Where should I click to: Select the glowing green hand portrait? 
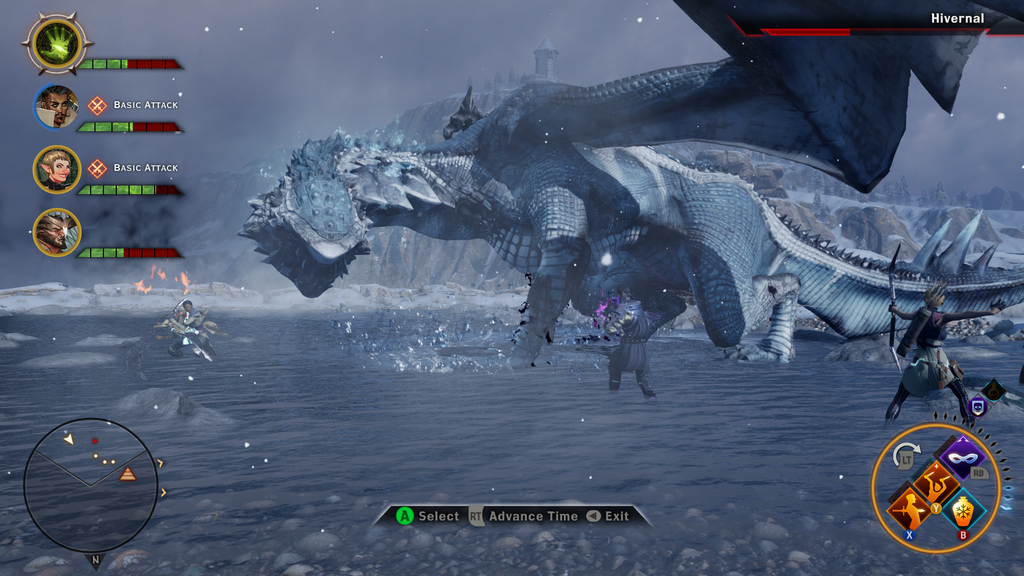(57, 43)
